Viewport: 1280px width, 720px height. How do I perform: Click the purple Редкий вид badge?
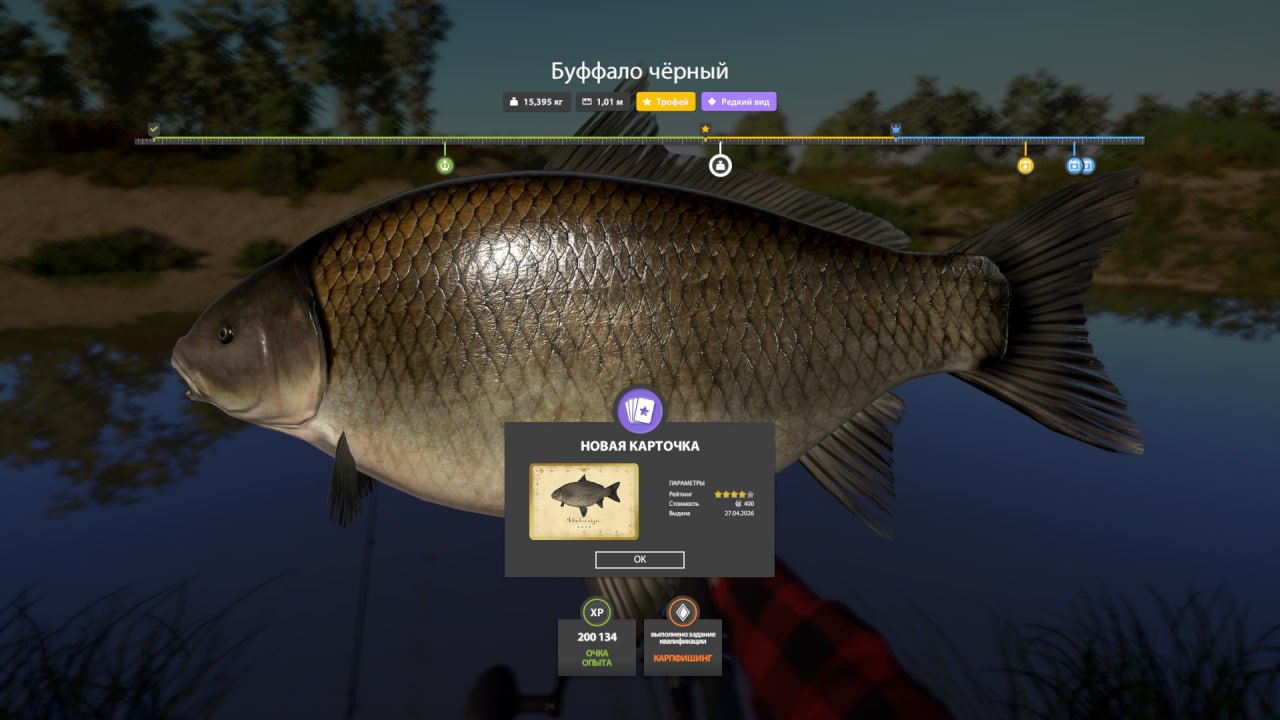coord(738,102)
